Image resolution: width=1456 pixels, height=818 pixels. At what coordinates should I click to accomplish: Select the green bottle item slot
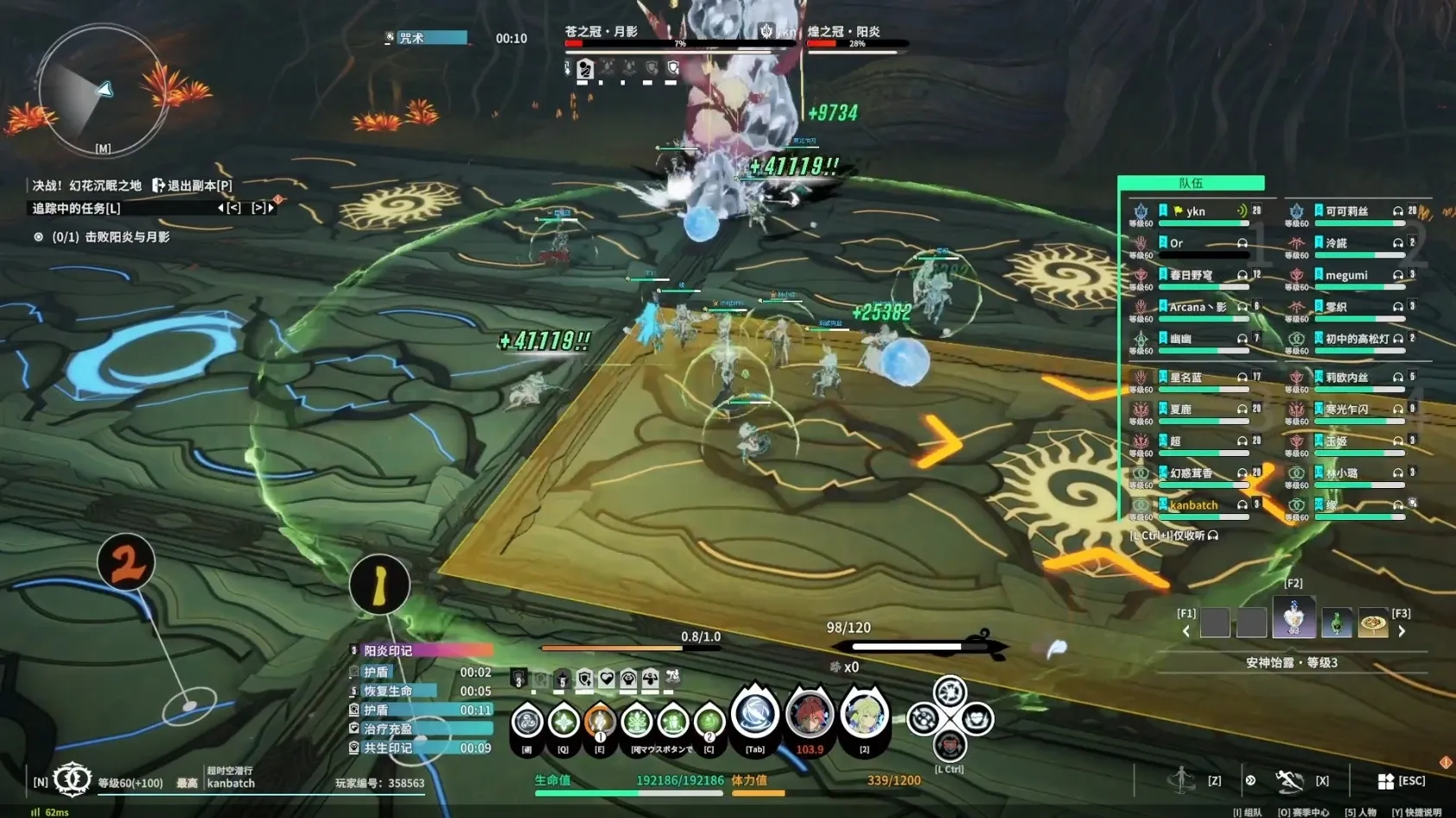pos(1336,622)
